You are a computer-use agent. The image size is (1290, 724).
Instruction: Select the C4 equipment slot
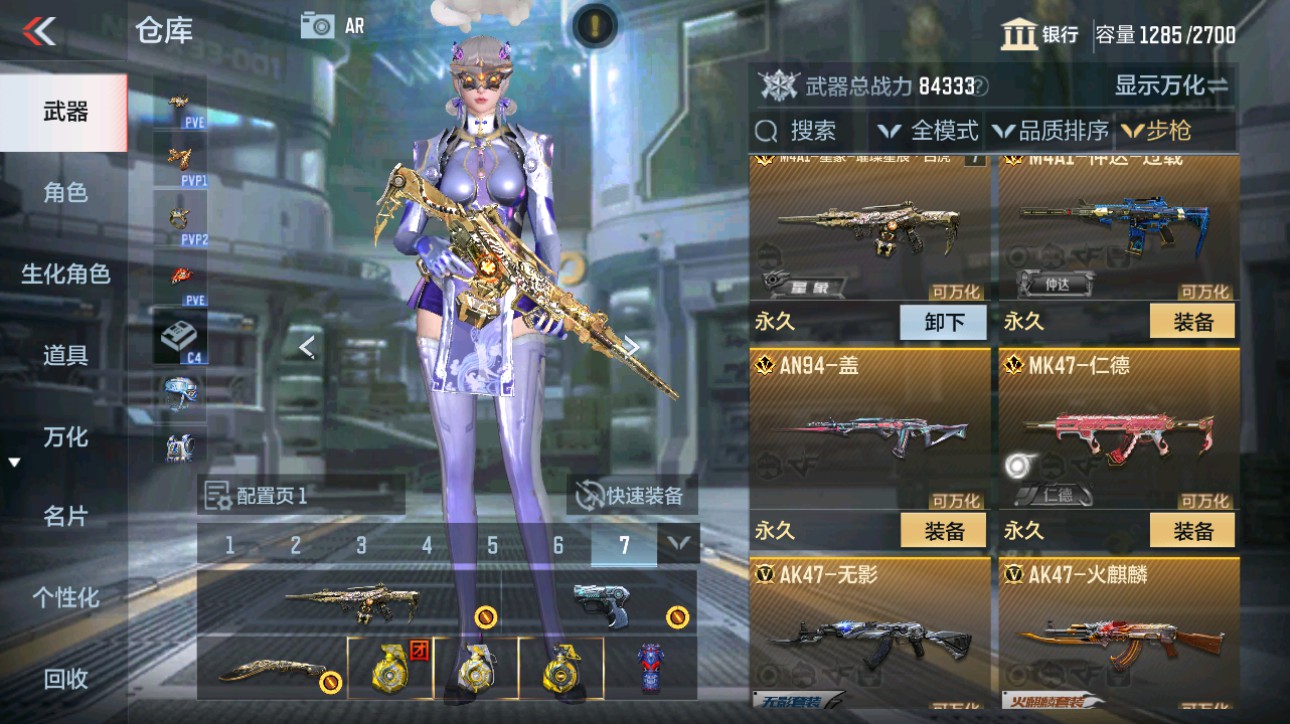click(x=178, y=333)
